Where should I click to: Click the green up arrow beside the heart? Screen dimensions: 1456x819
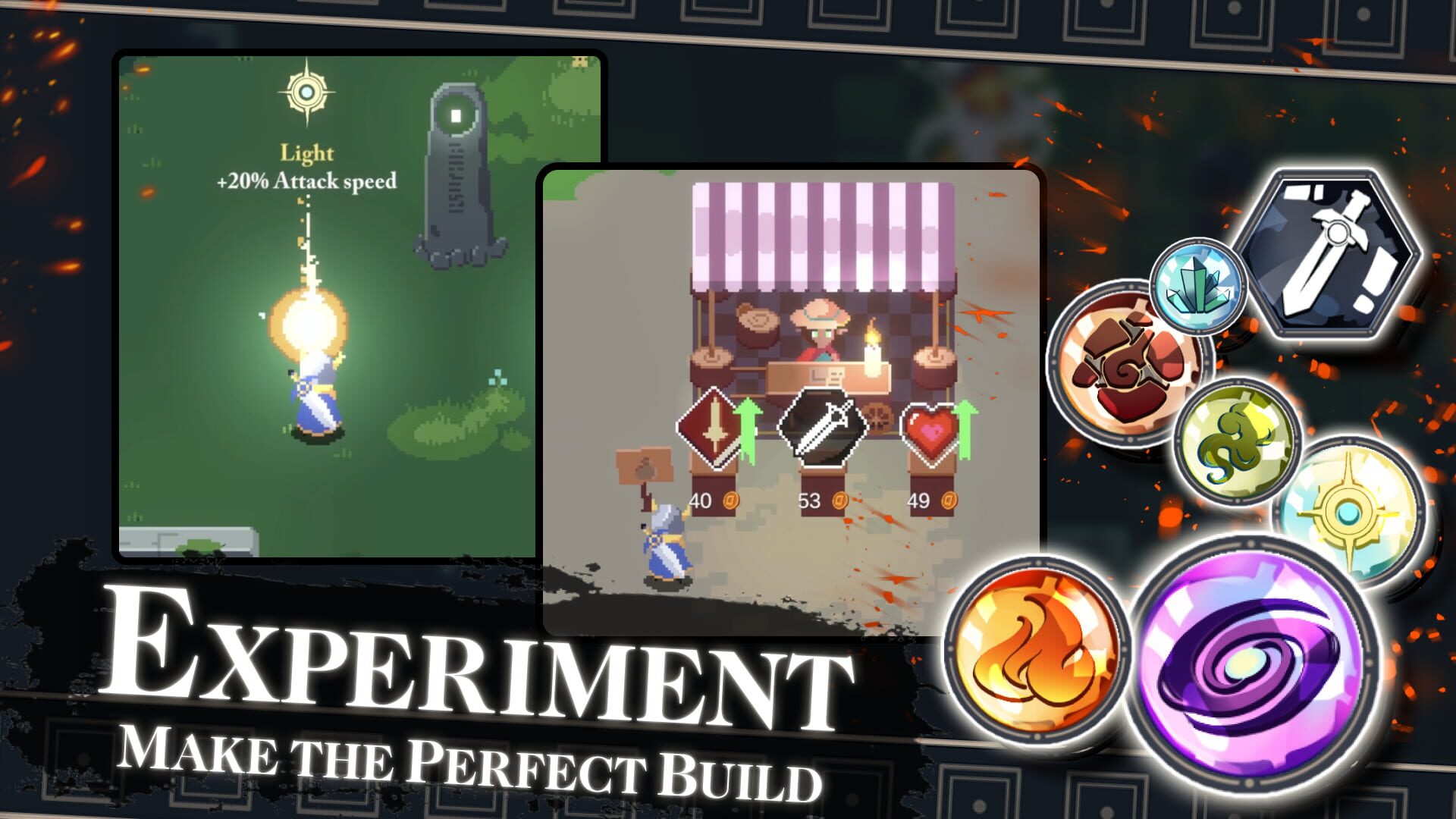click(967, 421)
